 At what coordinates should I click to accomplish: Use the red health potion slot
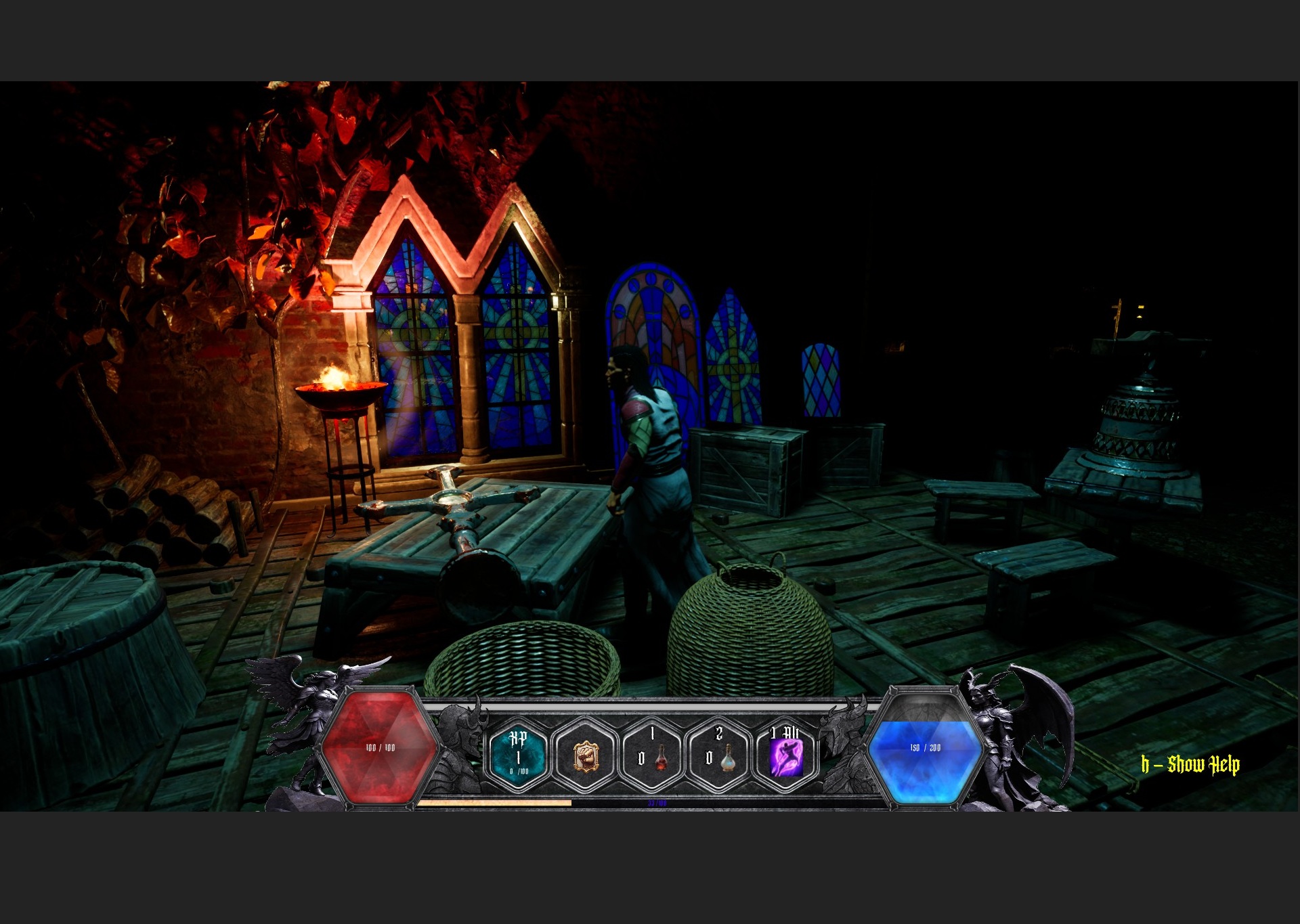pos(652,755)
